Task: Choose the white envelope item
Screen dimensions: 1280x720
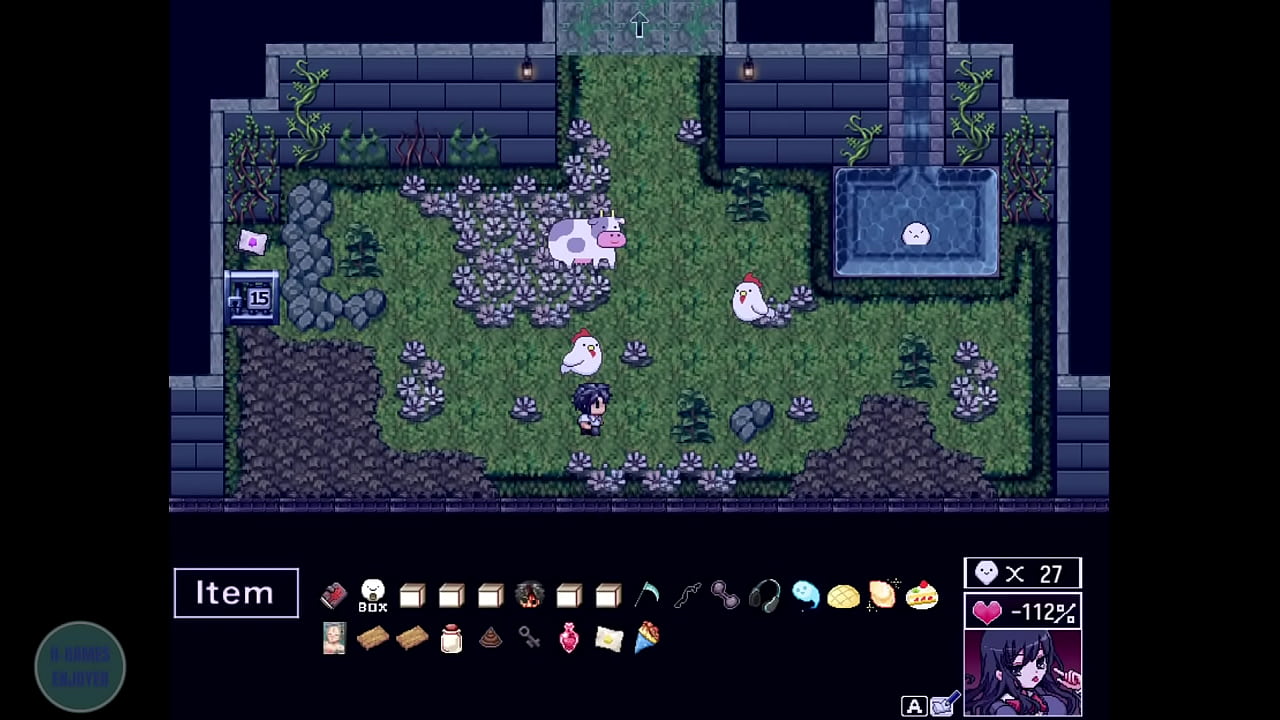Action: tap(609, 639)
